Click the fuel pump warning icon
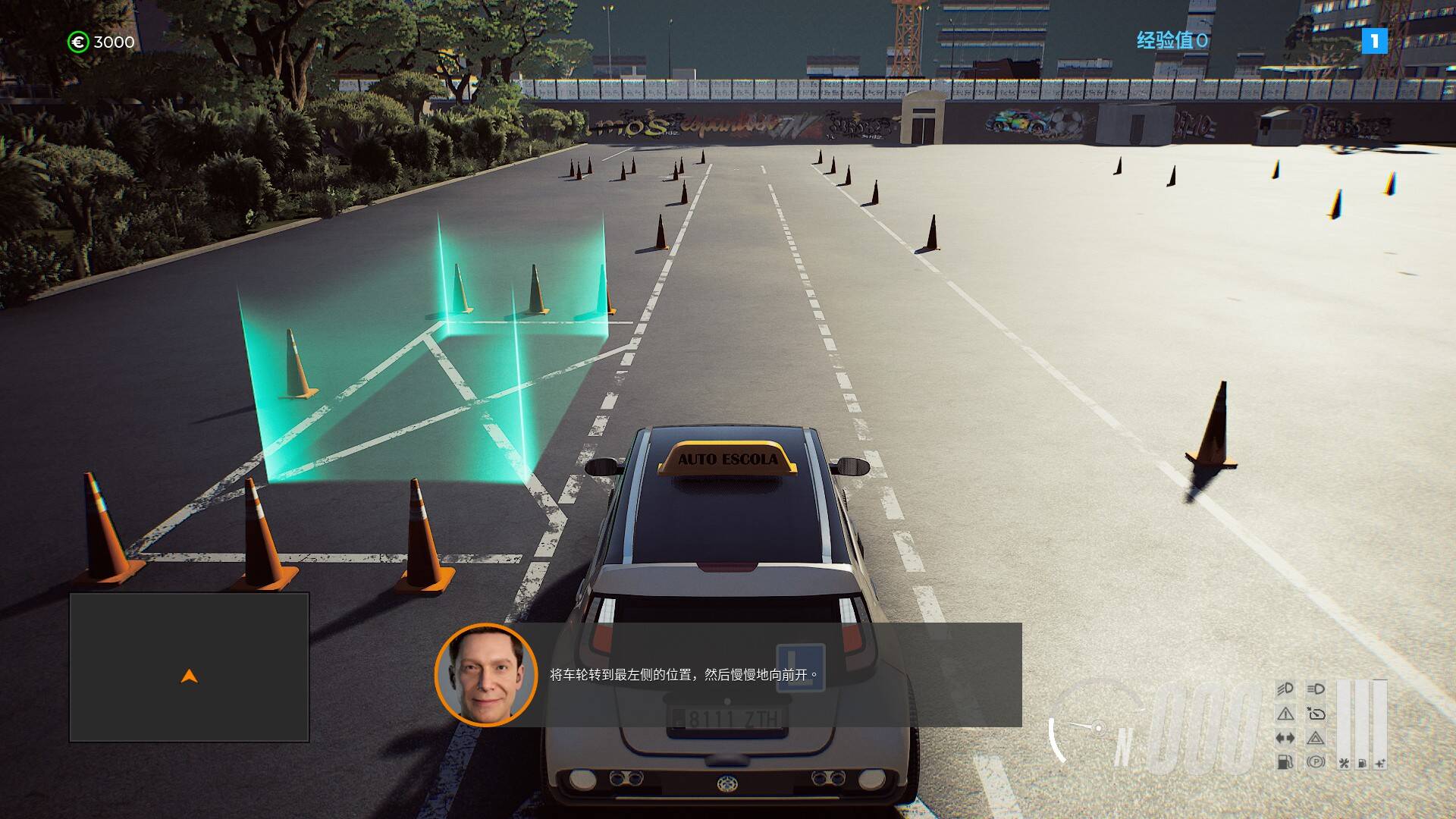This screenshot has height=819, width=1456. point(1285,761)
